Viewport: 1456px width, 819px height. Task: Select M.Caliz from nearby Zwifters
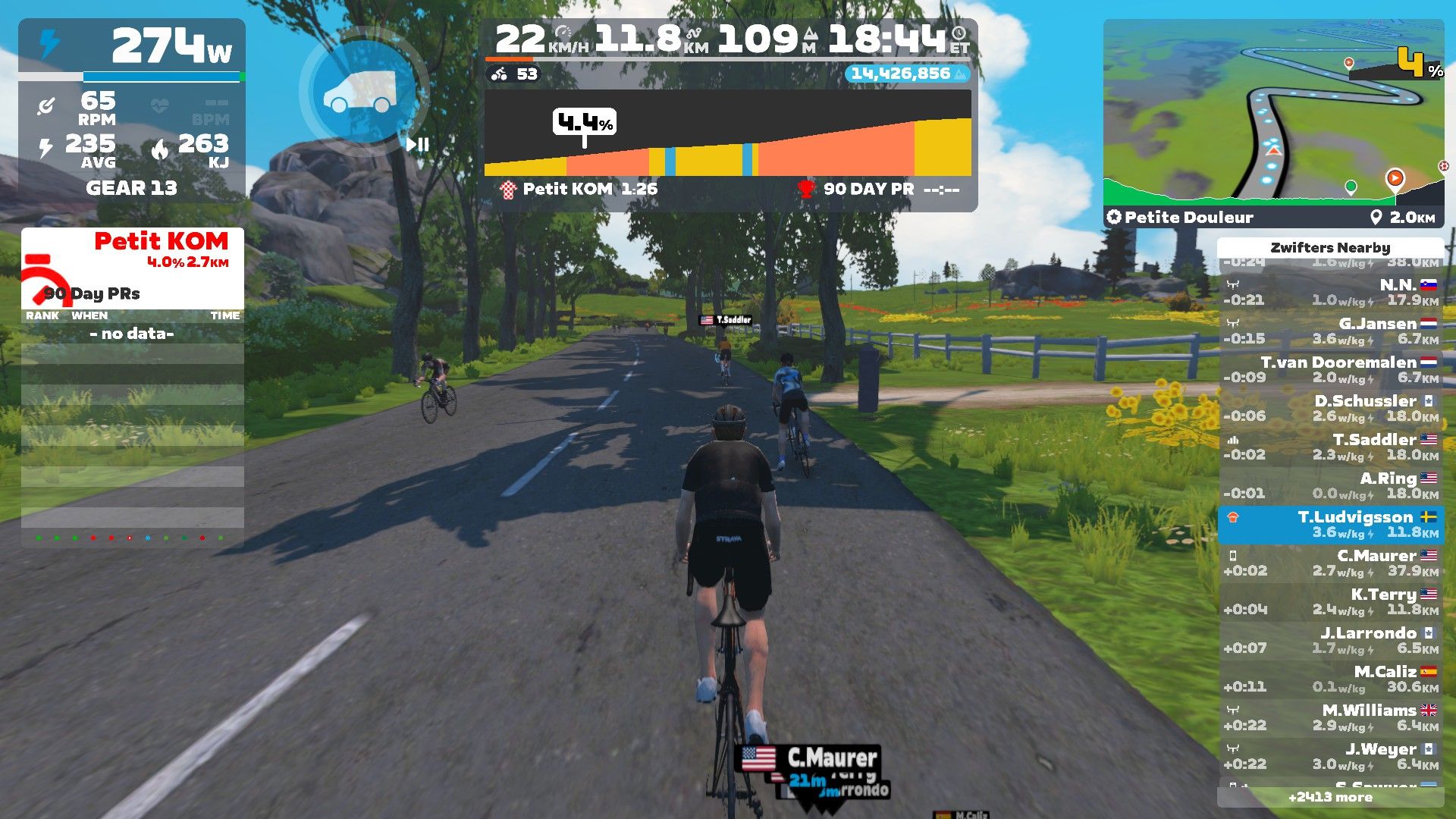[1331, 679]
